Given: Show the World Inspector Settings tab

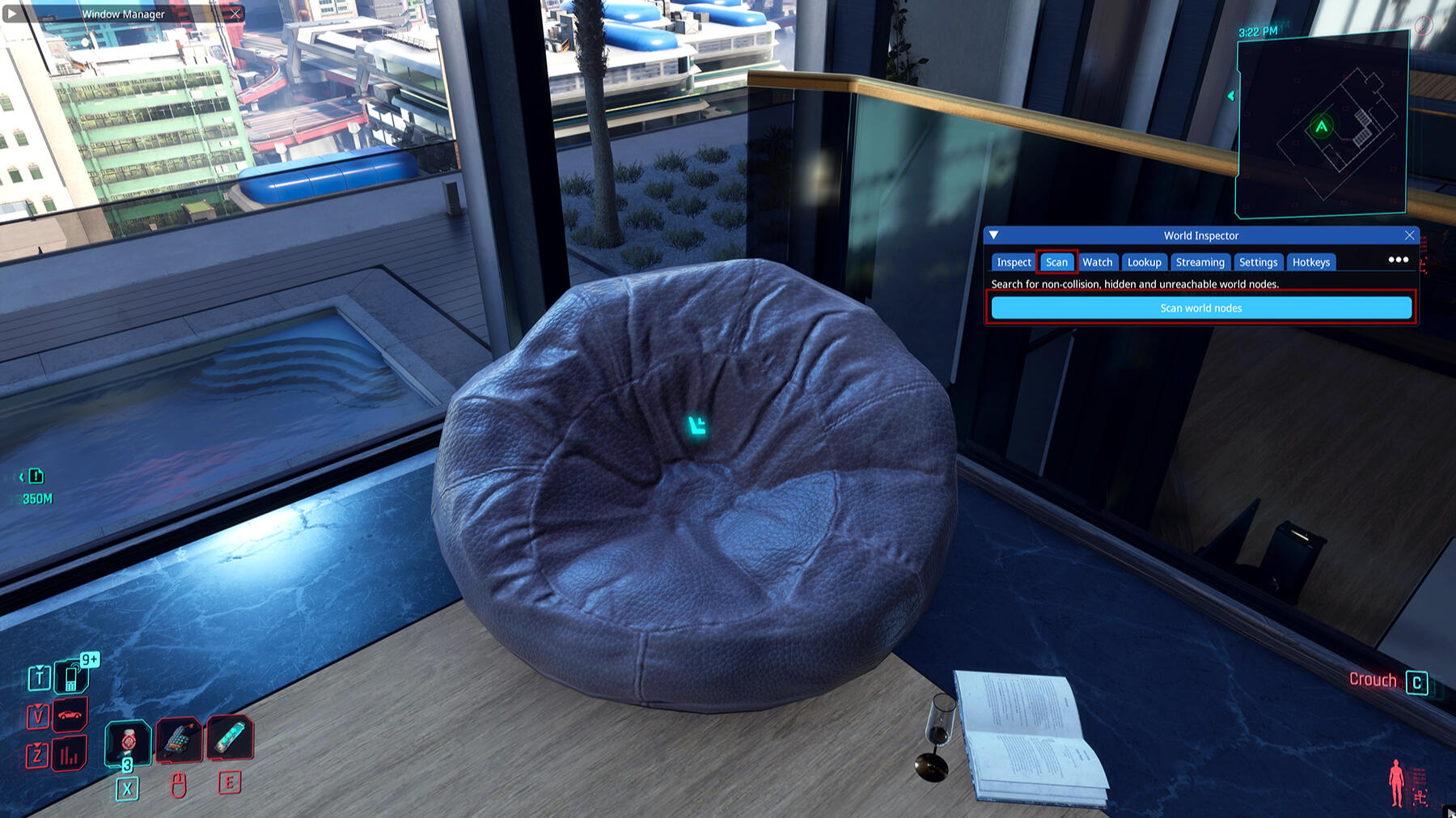Looking at the screenshot, I should tap(1258, 262).
